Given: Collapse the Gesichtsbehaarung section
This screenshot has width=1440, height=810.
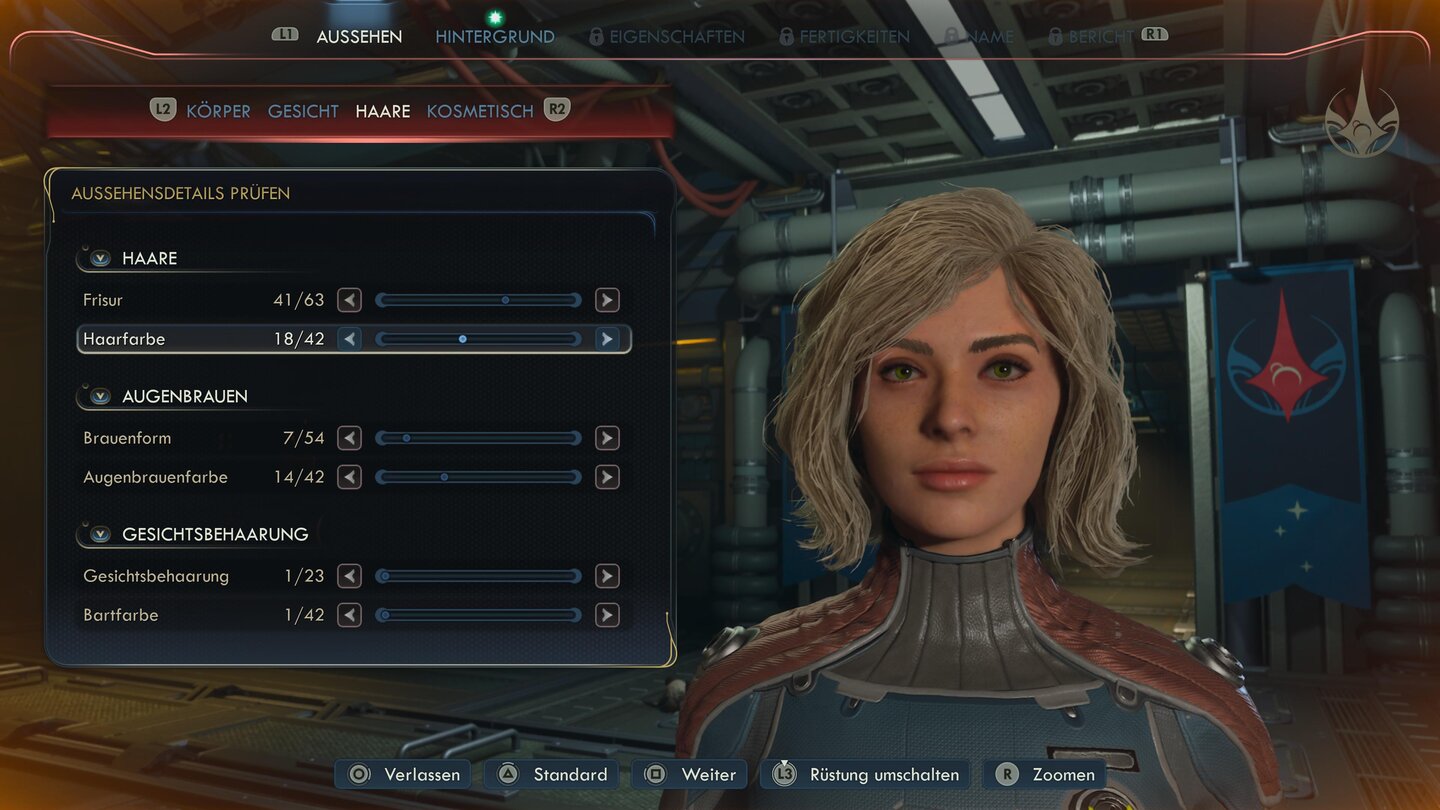Looking at the screenshot, I should [x=100, y=534].
